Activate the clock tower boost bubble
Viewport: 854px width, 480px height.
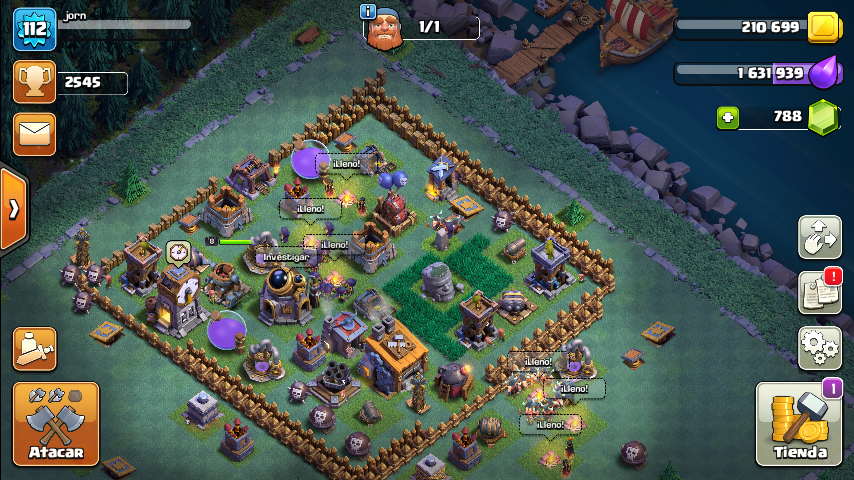(179, 251)
